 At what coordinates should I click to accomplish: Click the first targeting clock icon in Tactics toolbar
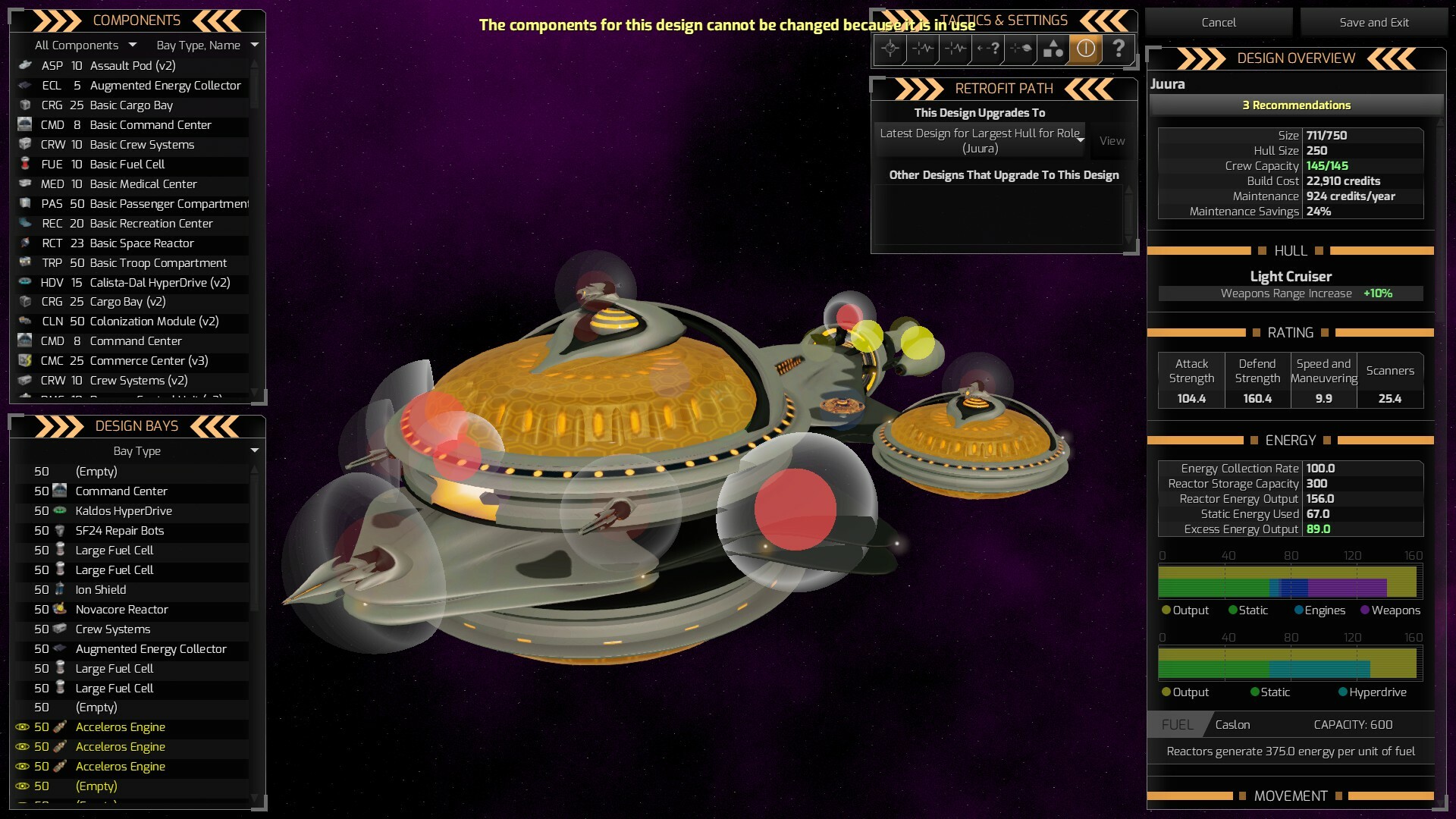(x=890, y=49)
